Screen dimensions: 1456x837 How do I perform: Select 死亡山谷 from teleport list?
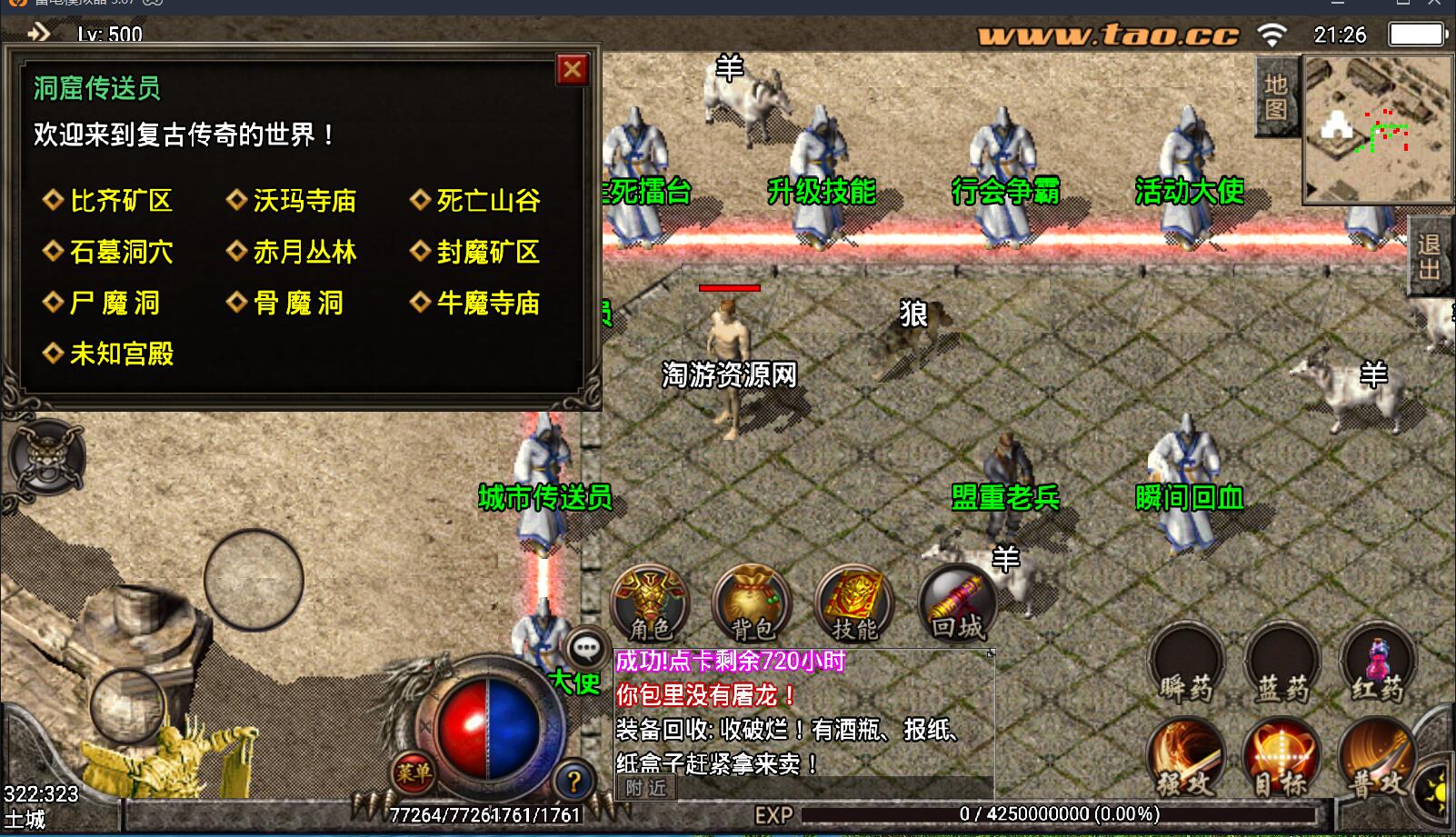click(x=488, y=201)
